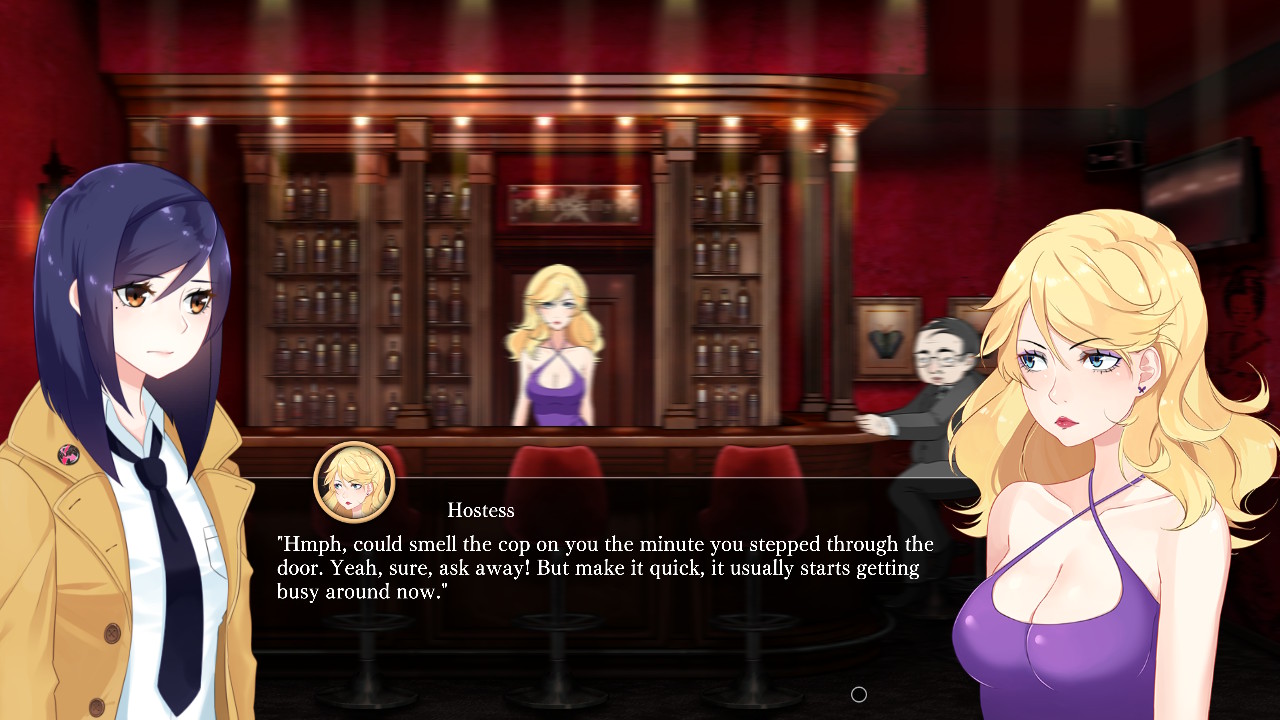The width and height of the screenshot is (1280, 720).
Task: Click the small circle advance indicator
Action: click(858, 694)
